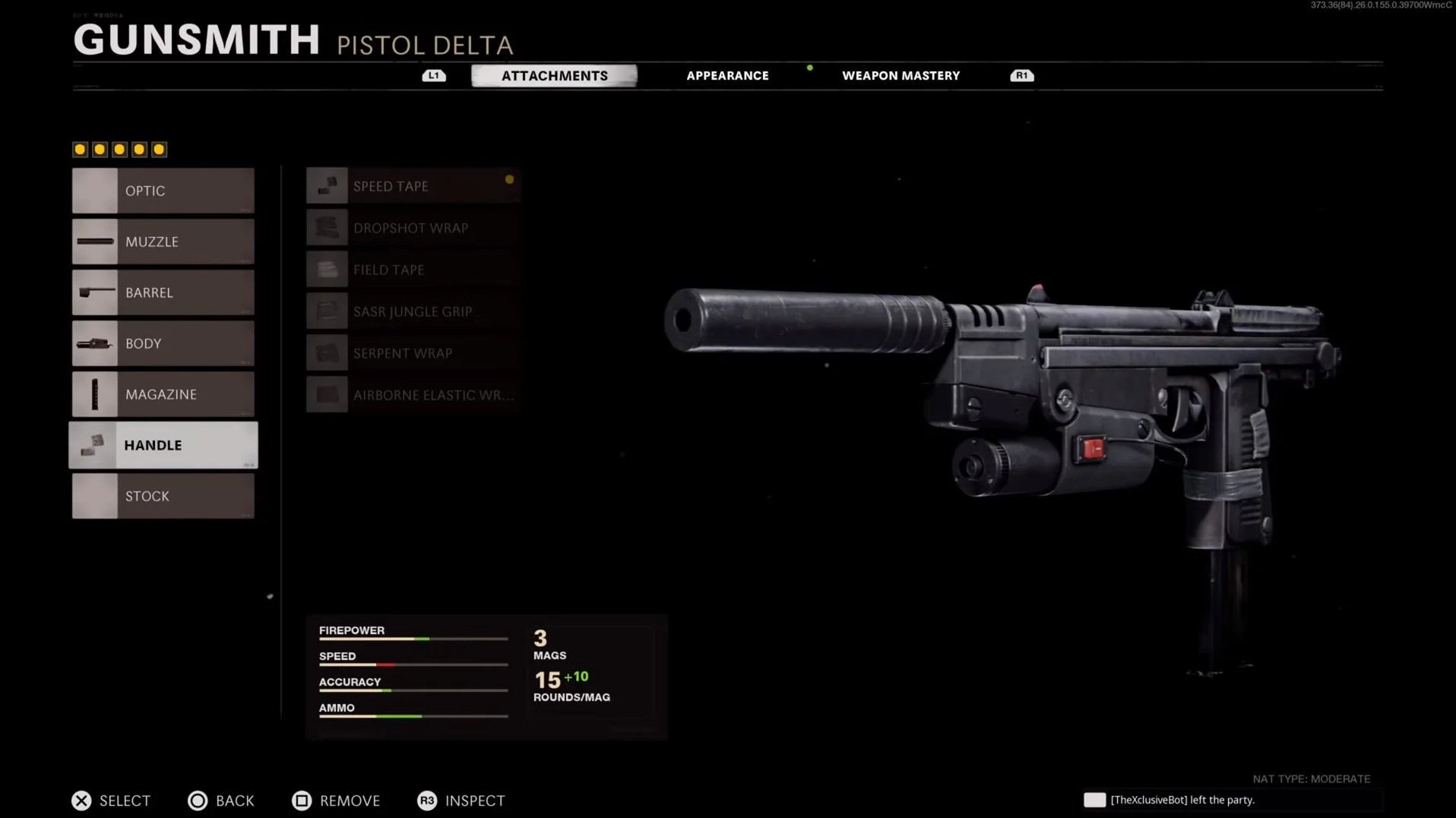Open the Barrel attachment category
The height and width of the screenshot is (818, 1456).
[x=163, y=292]
